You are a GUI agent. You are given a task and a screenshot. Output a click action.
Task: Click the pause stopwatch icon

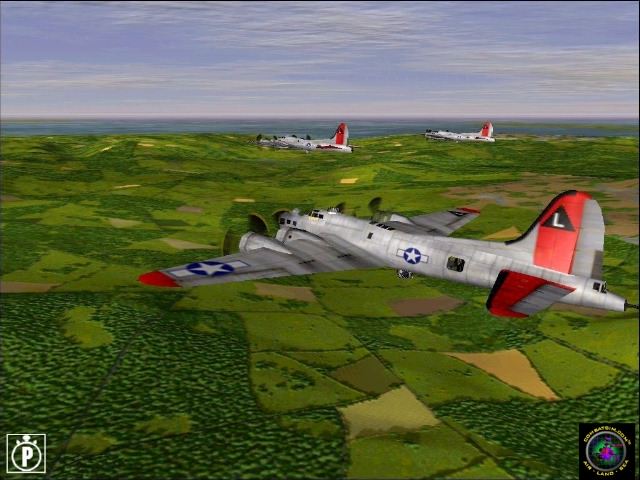pyautogui.click(x=25, y=453)
